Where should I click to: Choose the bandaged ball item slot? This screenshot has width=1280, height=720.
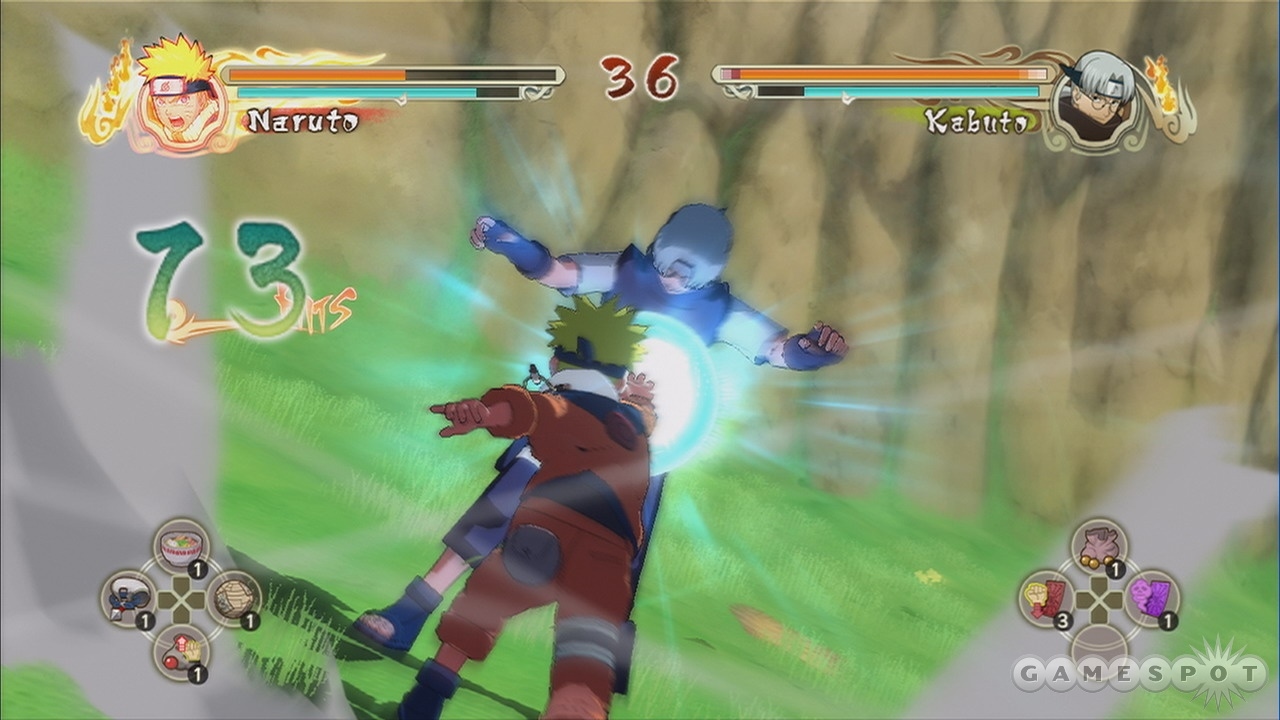click(234, 598)
